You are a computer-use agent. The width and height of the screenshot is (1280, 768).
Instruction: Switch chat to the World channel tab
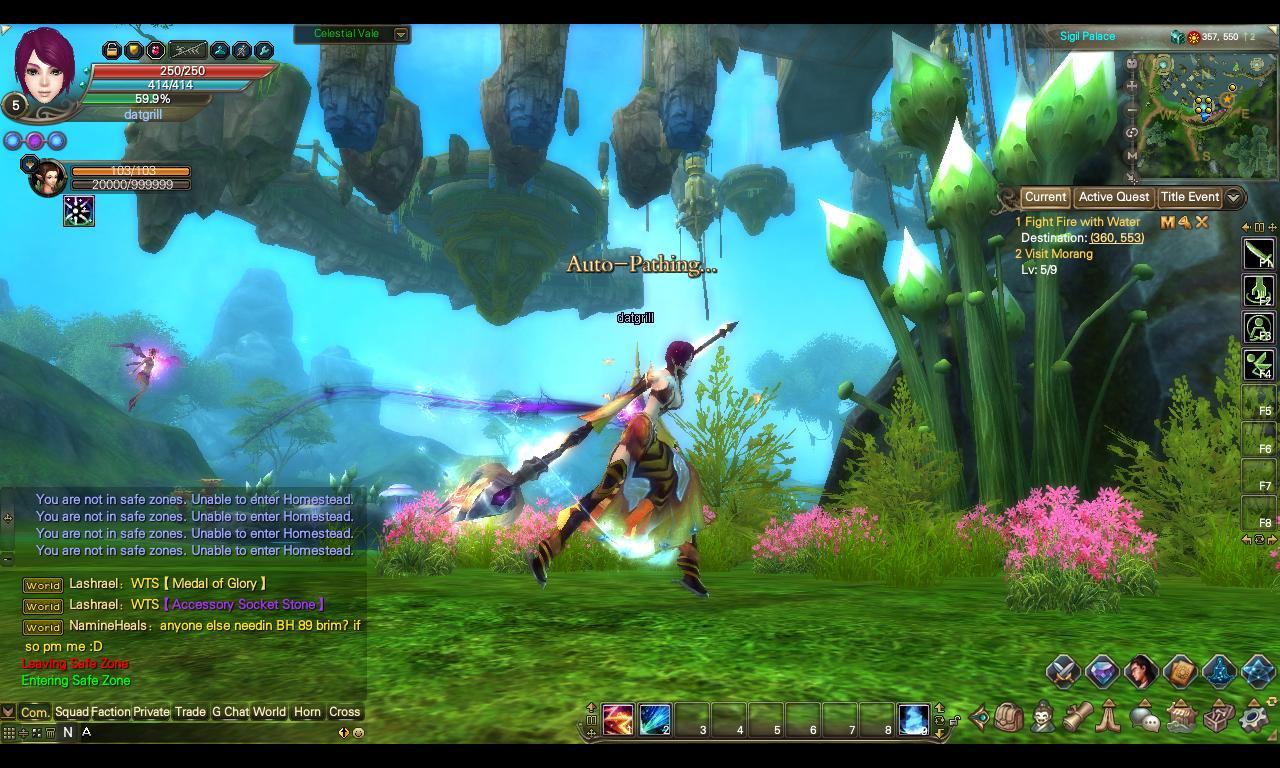point(269,712)
